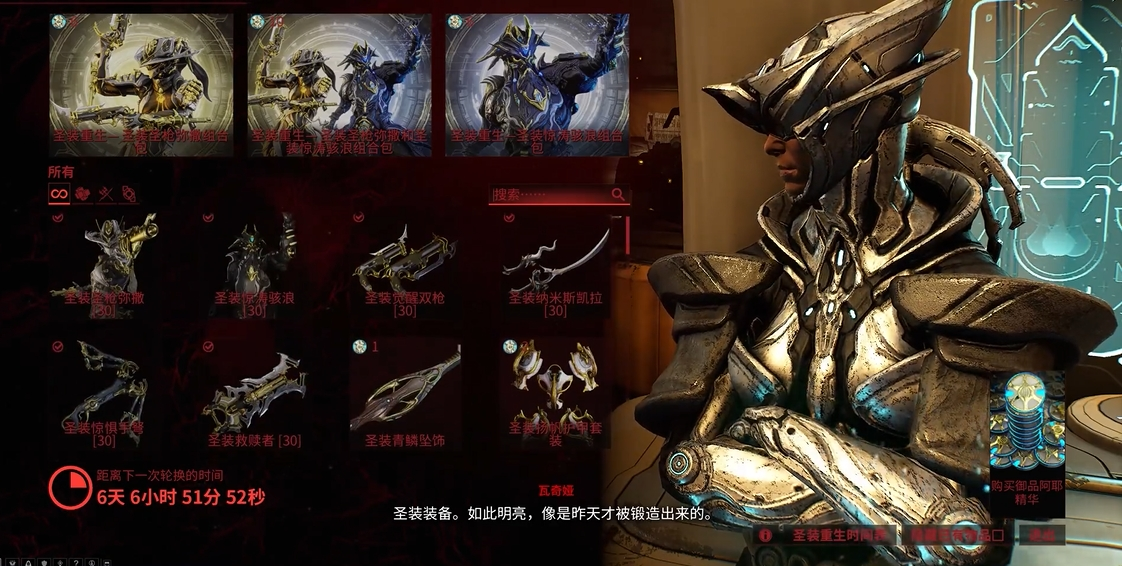Select the 圣装惊惧手弩 crossbow item

[x=104, y=393]
